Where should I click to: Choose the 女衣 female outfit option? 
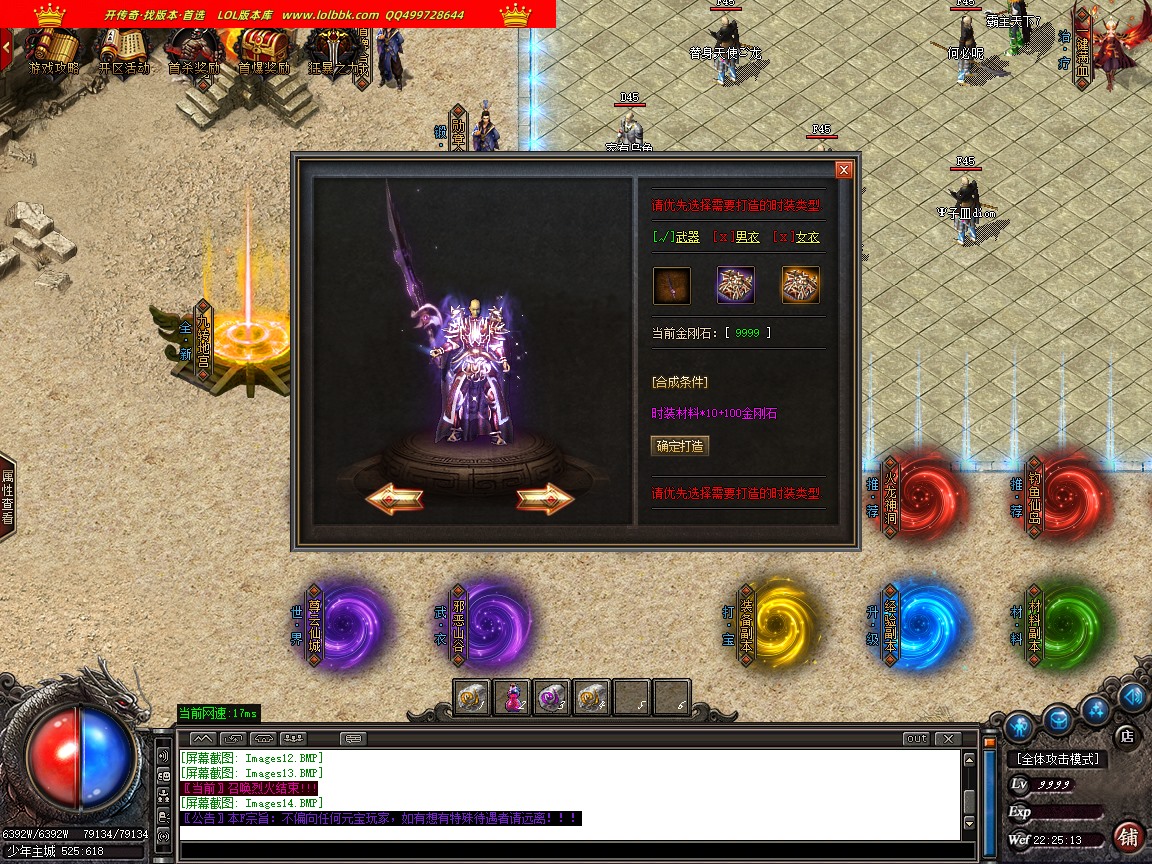[796, 237]
